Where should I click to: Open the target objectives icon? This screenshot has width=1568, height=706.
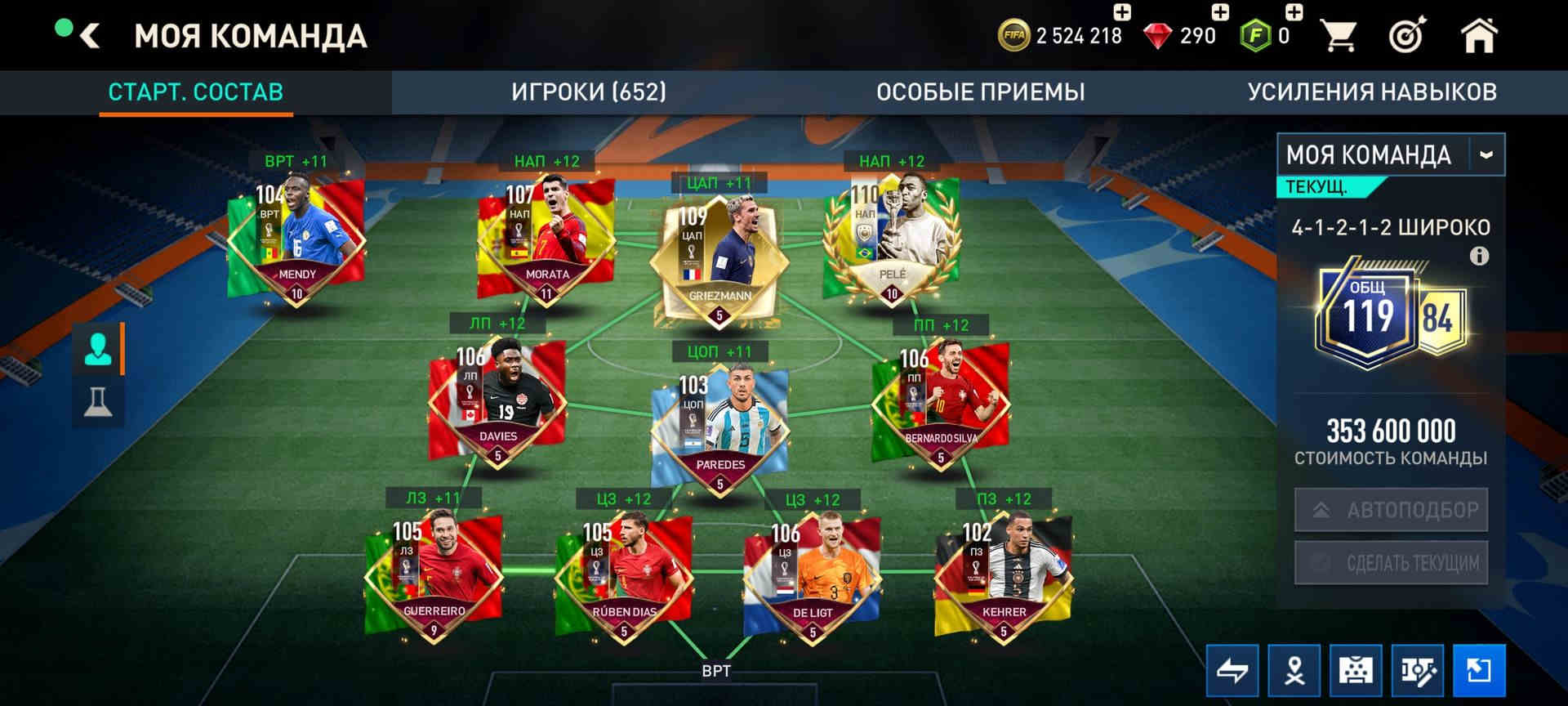click(1407, 36)
